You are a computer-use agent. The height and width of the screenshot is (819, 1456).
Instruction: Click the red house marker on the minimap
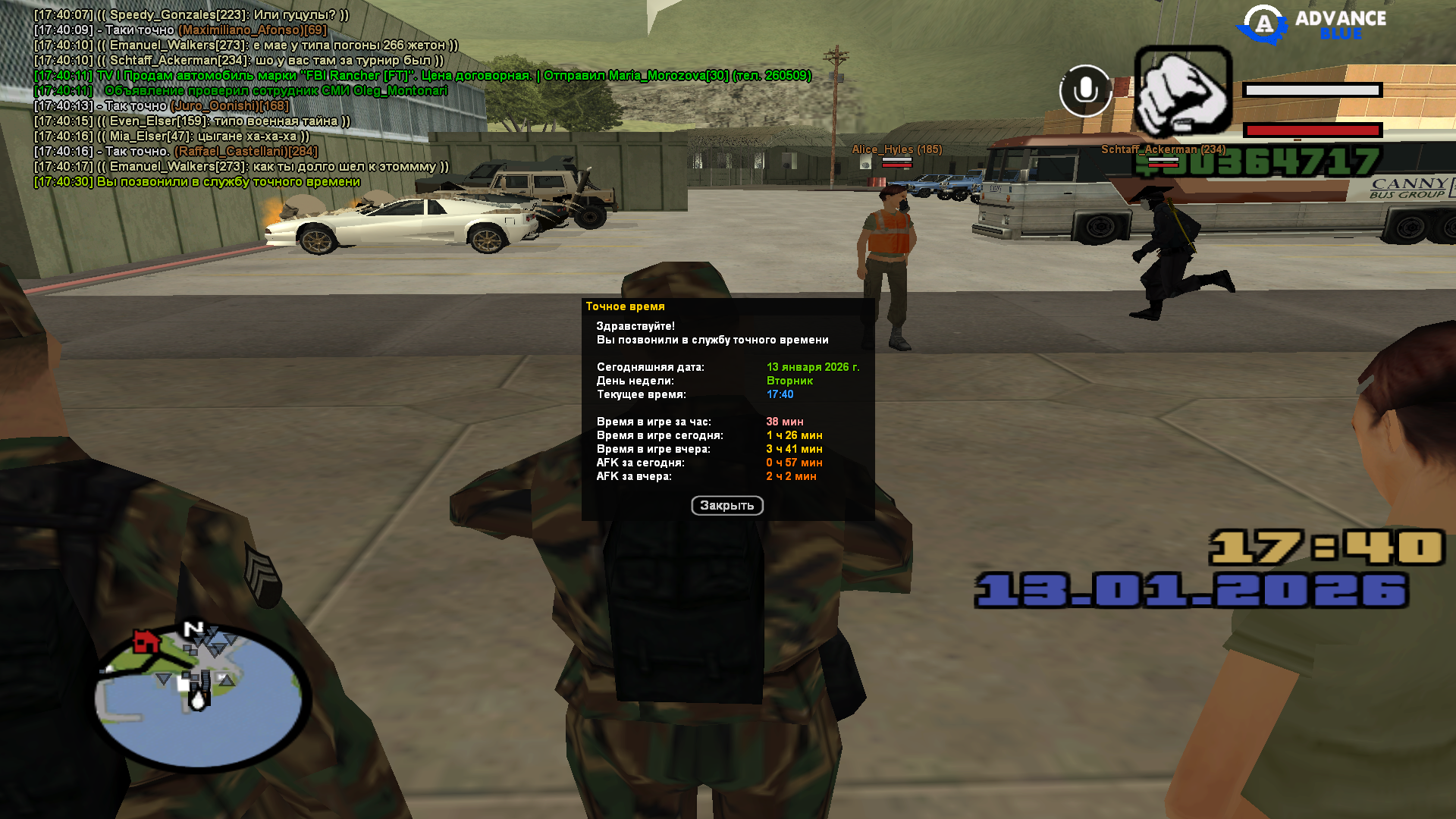tap(146, 642)
